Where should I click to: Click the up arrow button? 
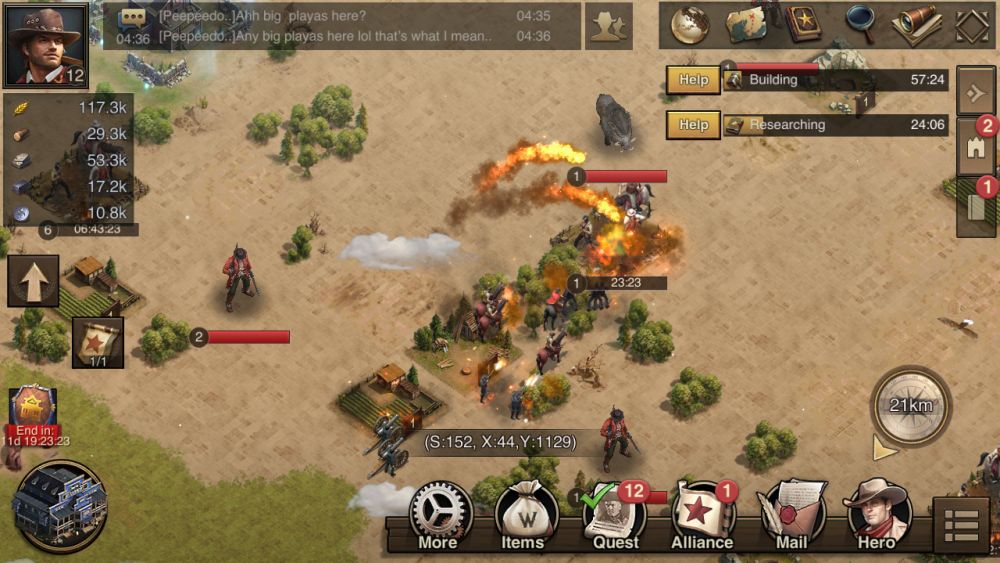[x=33, y=281]
